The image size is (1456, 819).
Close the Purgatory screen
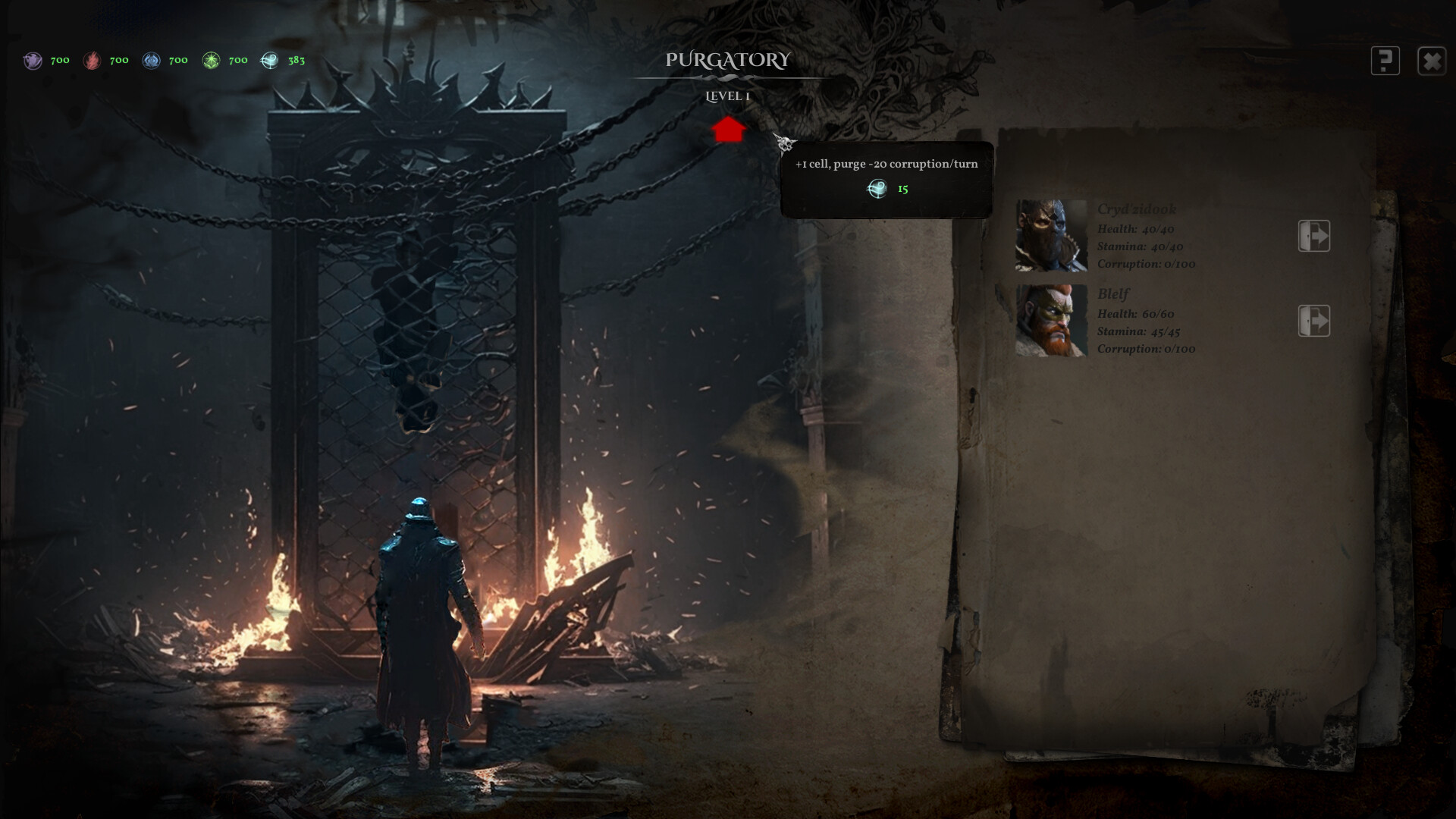(1432, 61)
